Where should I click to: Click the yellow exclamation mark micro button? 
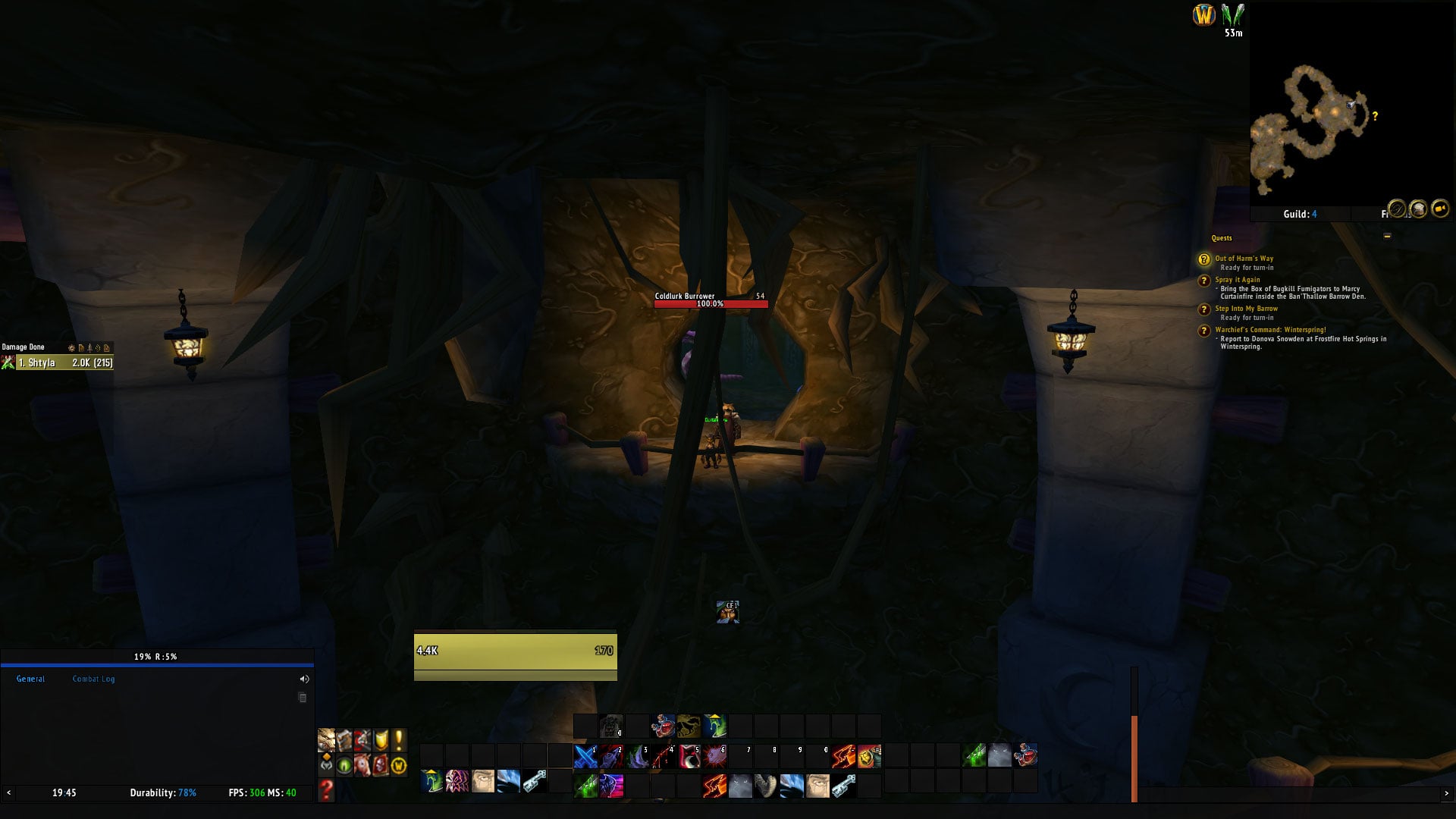point(398,740)
